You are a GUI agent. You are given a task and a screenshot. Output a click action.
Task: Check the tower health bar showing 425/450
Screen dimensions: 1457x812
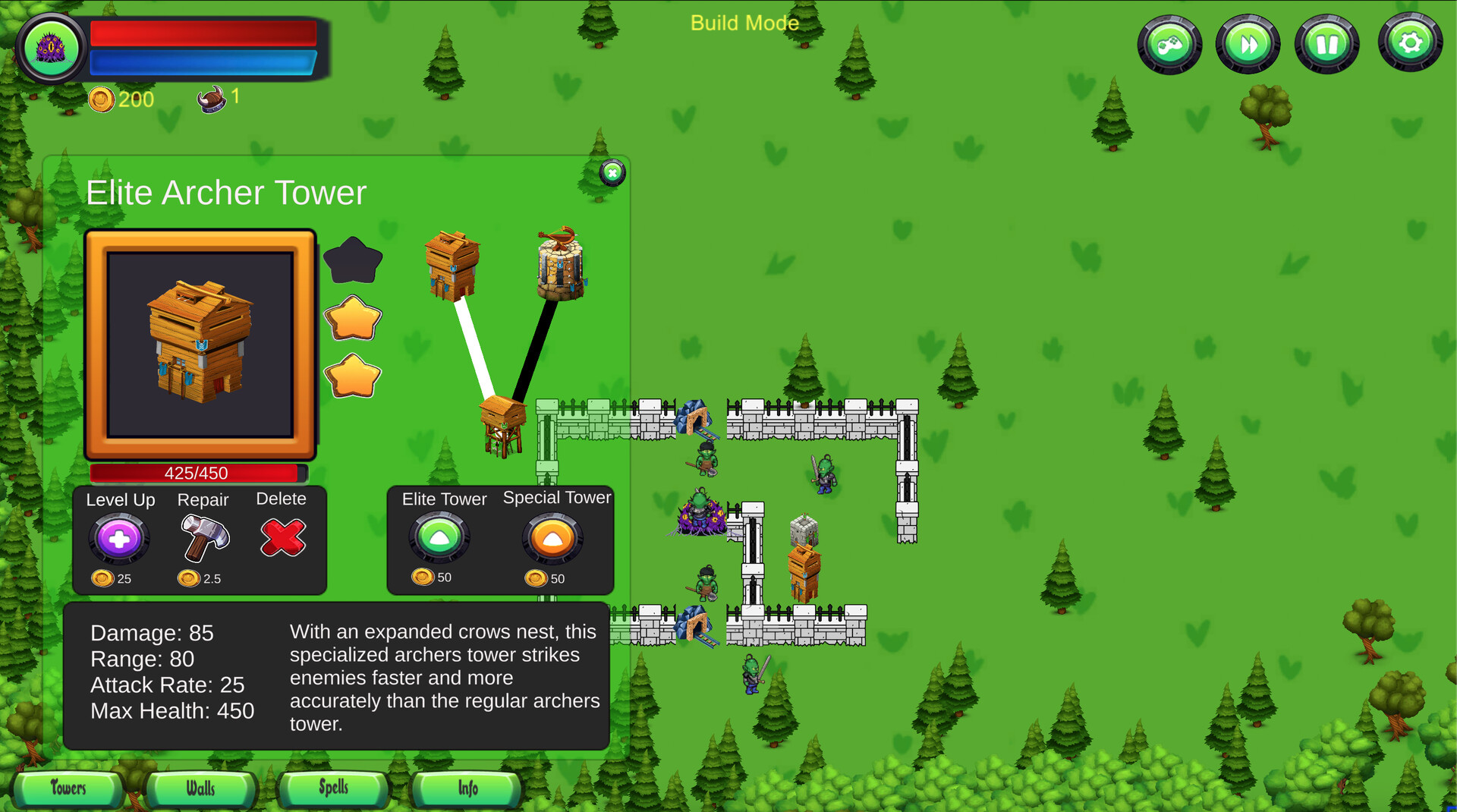(x=197, y=473)
